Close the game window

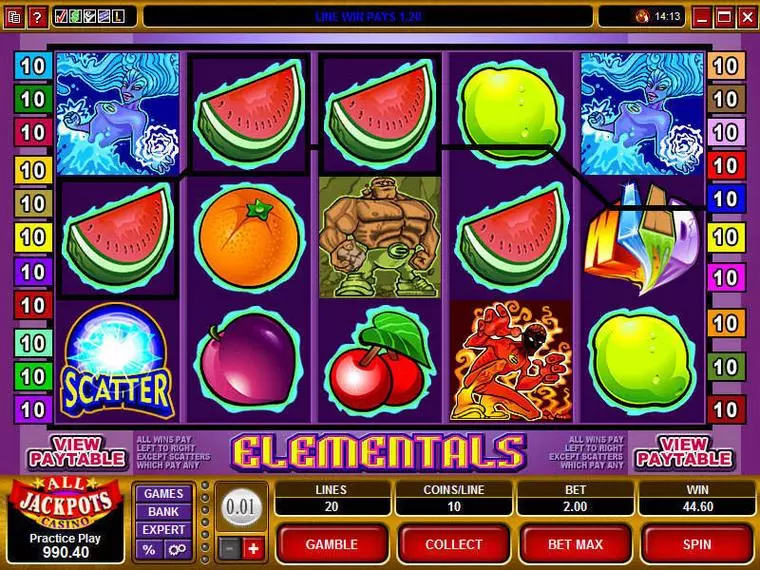747,16
